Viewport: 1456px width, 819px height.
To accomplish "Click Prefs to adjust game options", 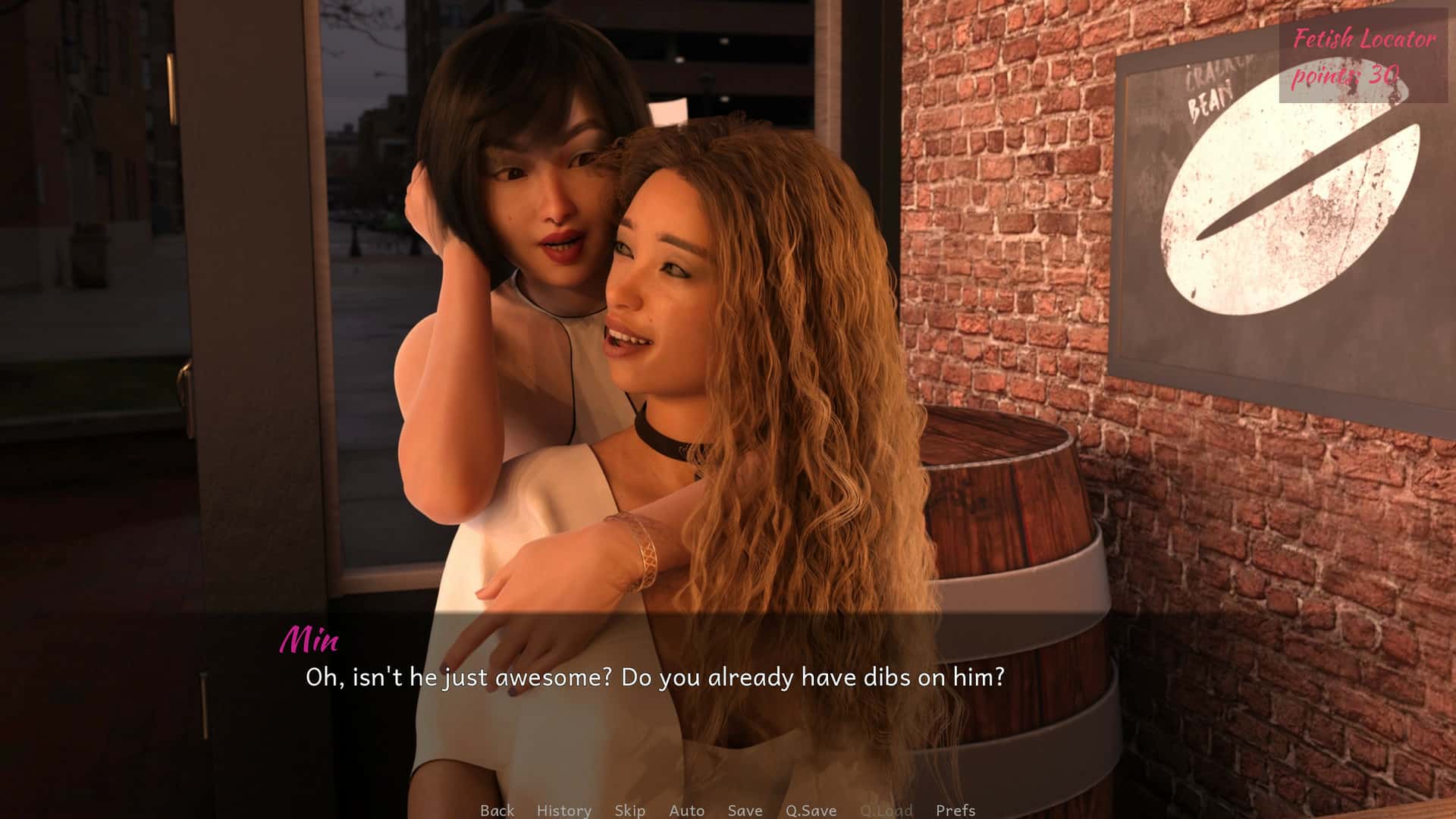I will [955, 811].
